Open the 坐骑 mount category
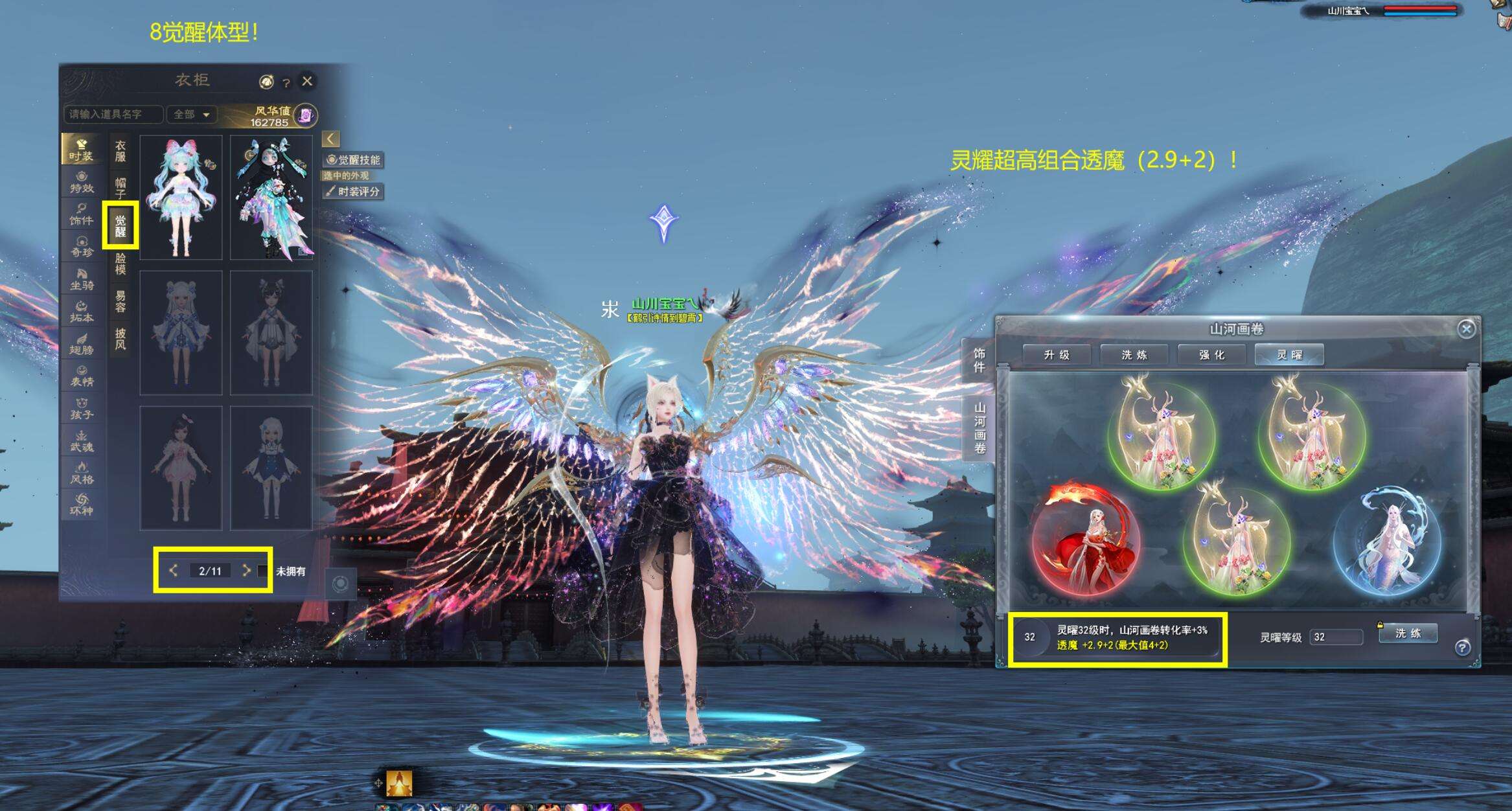 (x=82, y=279)
